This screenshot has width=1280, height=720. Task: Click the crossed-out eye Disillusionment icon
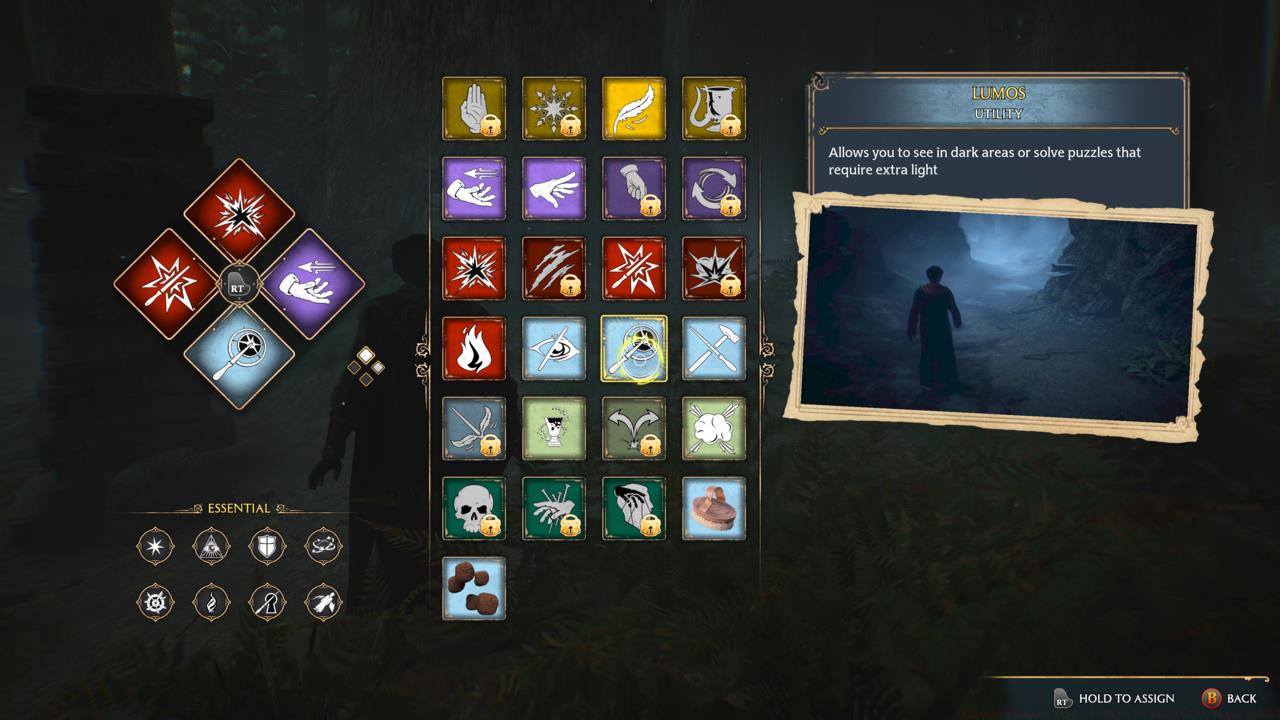[554, 348]
